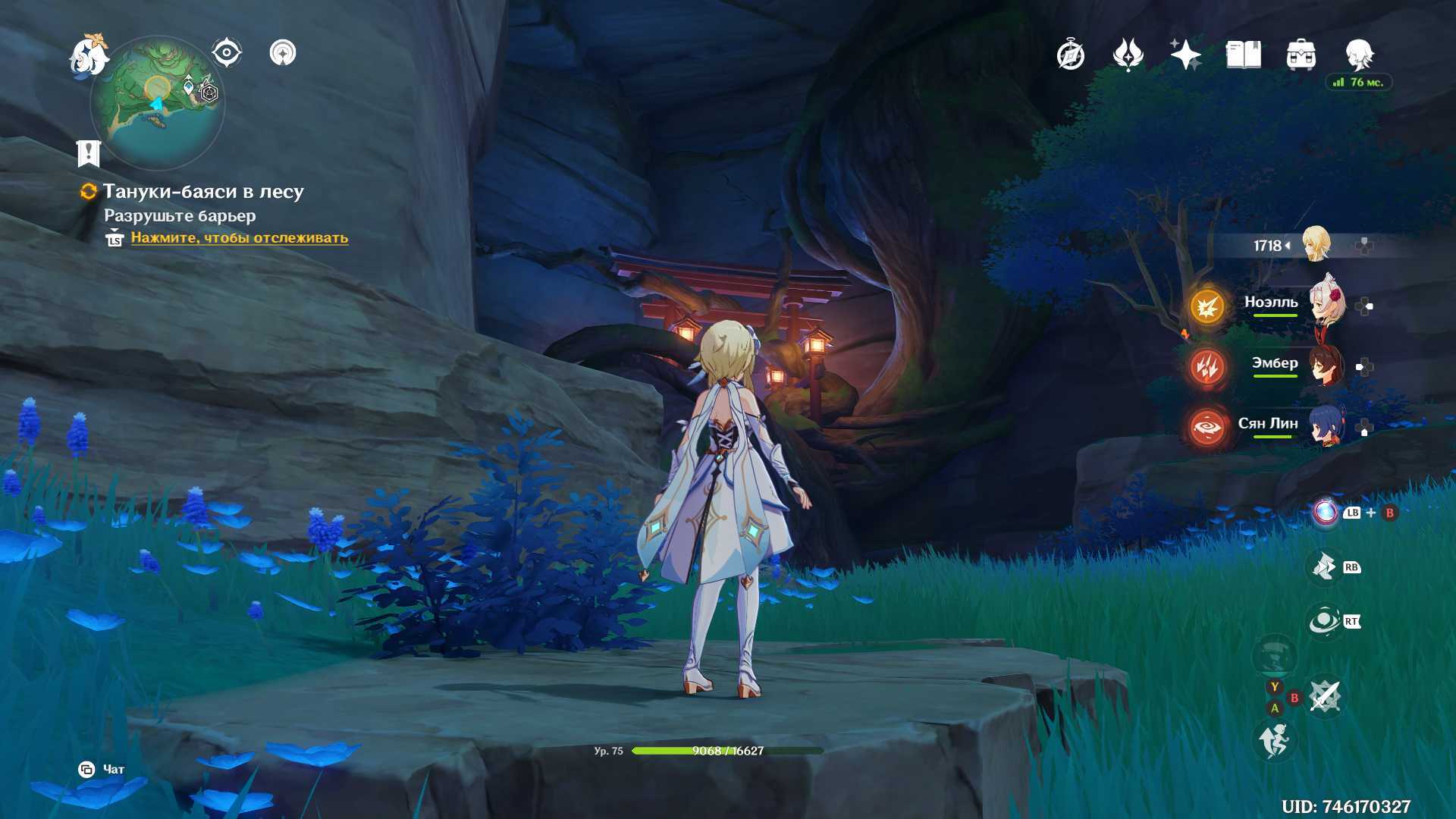Open the Paimon menu icon

click(89, 56)
